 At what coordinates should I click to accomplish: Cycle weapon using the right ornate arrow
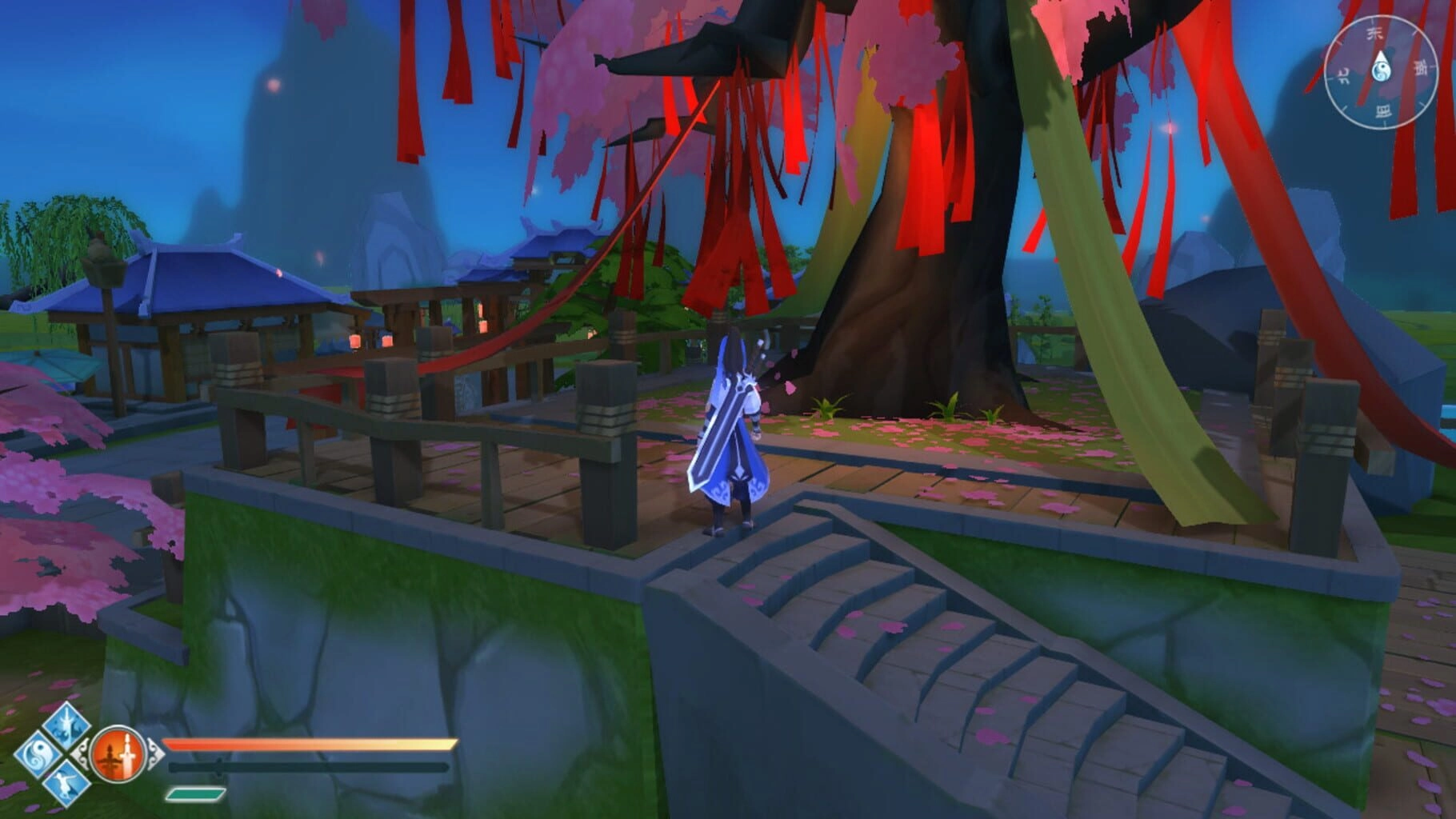pyautogui.click(x=154, y=753)
